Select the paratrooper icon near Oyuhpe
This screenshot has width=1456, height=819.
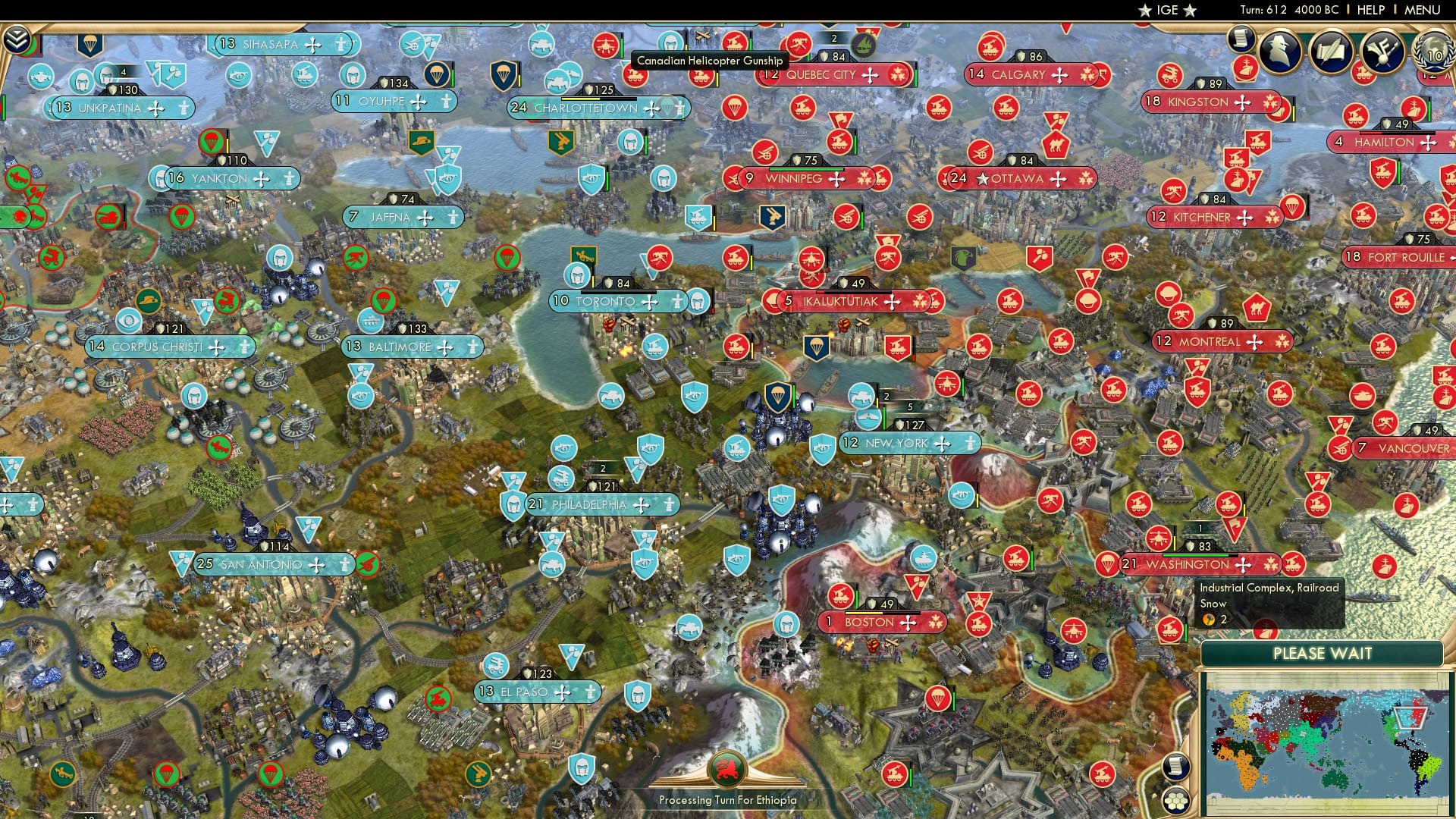click(x=437, y=74)
